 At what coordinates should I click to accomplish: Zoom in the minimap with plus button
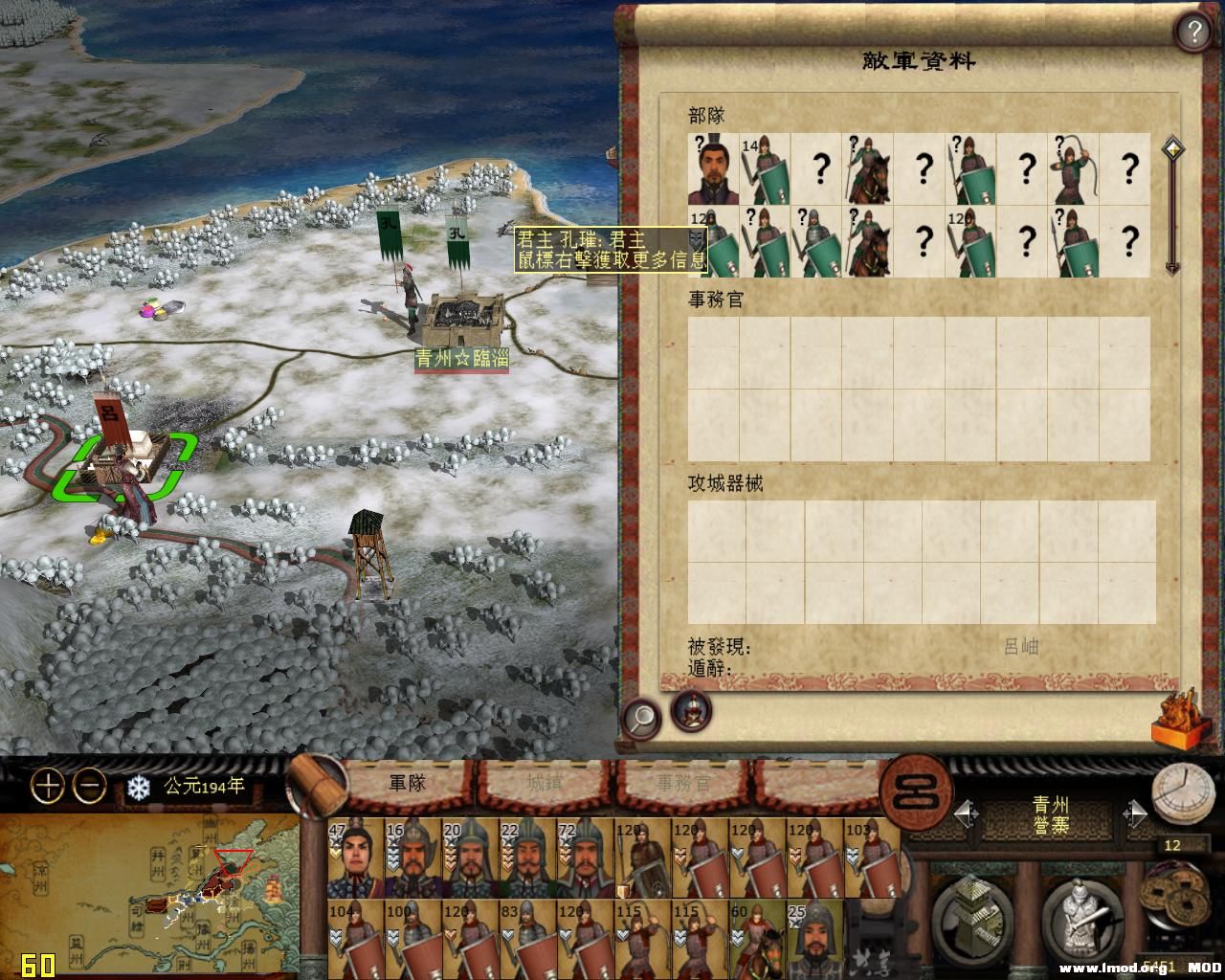pos(47,787)
